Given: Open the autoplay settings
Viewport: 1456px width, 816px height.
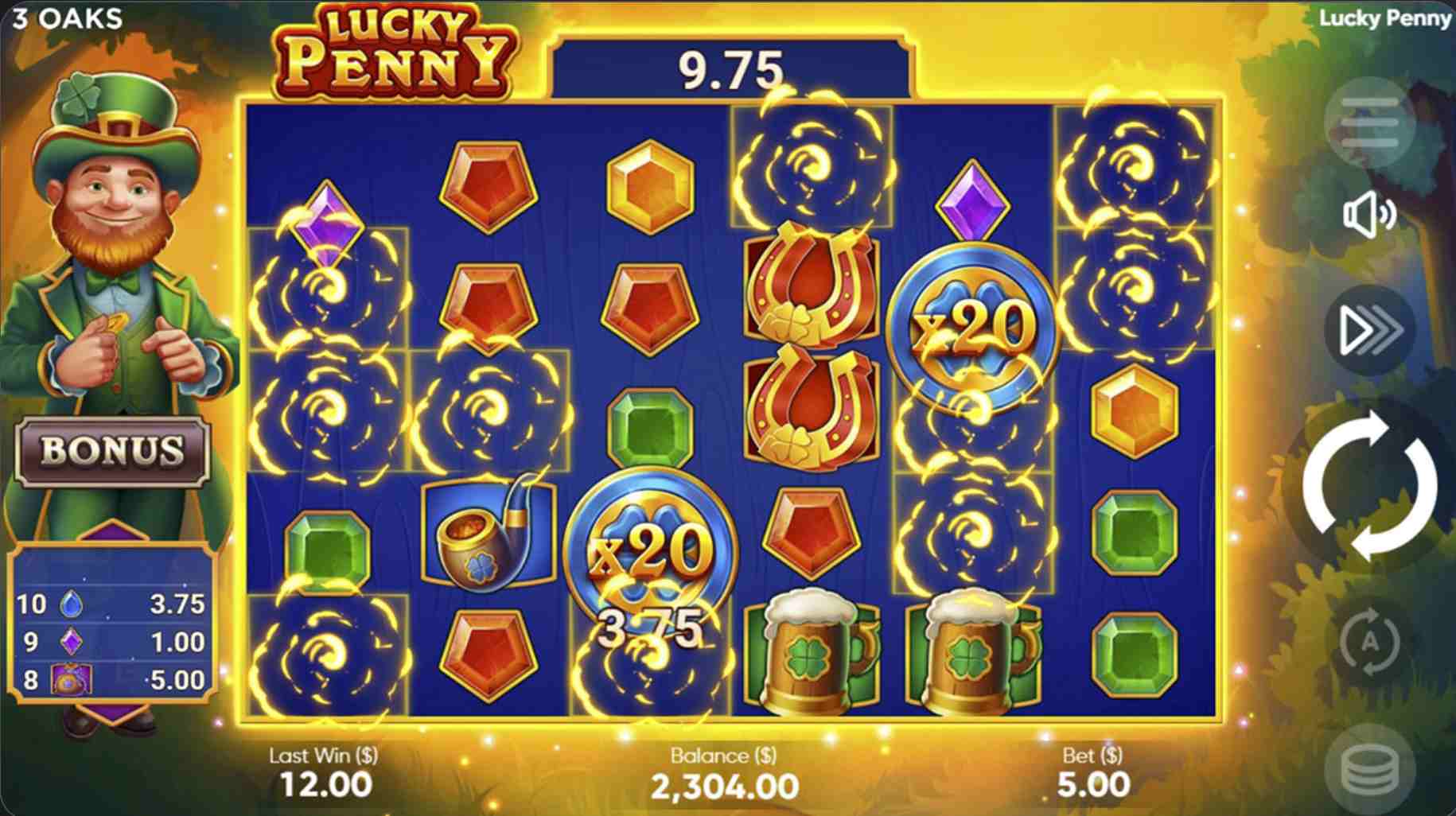Looking at the screenshot, I should [1369, 641].
